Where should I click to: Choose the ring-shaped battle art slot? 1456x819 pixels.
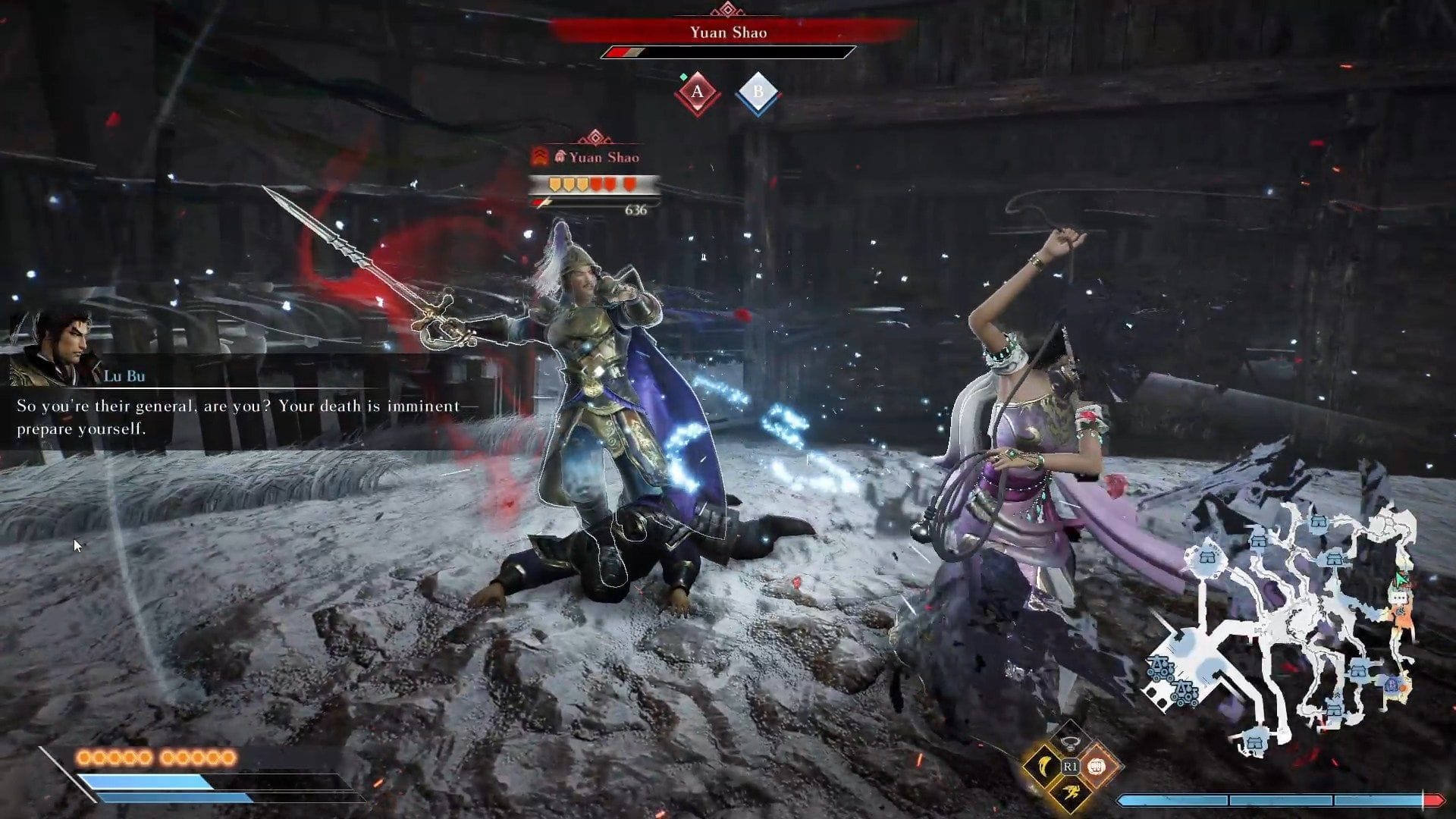tap(1070, 742)
